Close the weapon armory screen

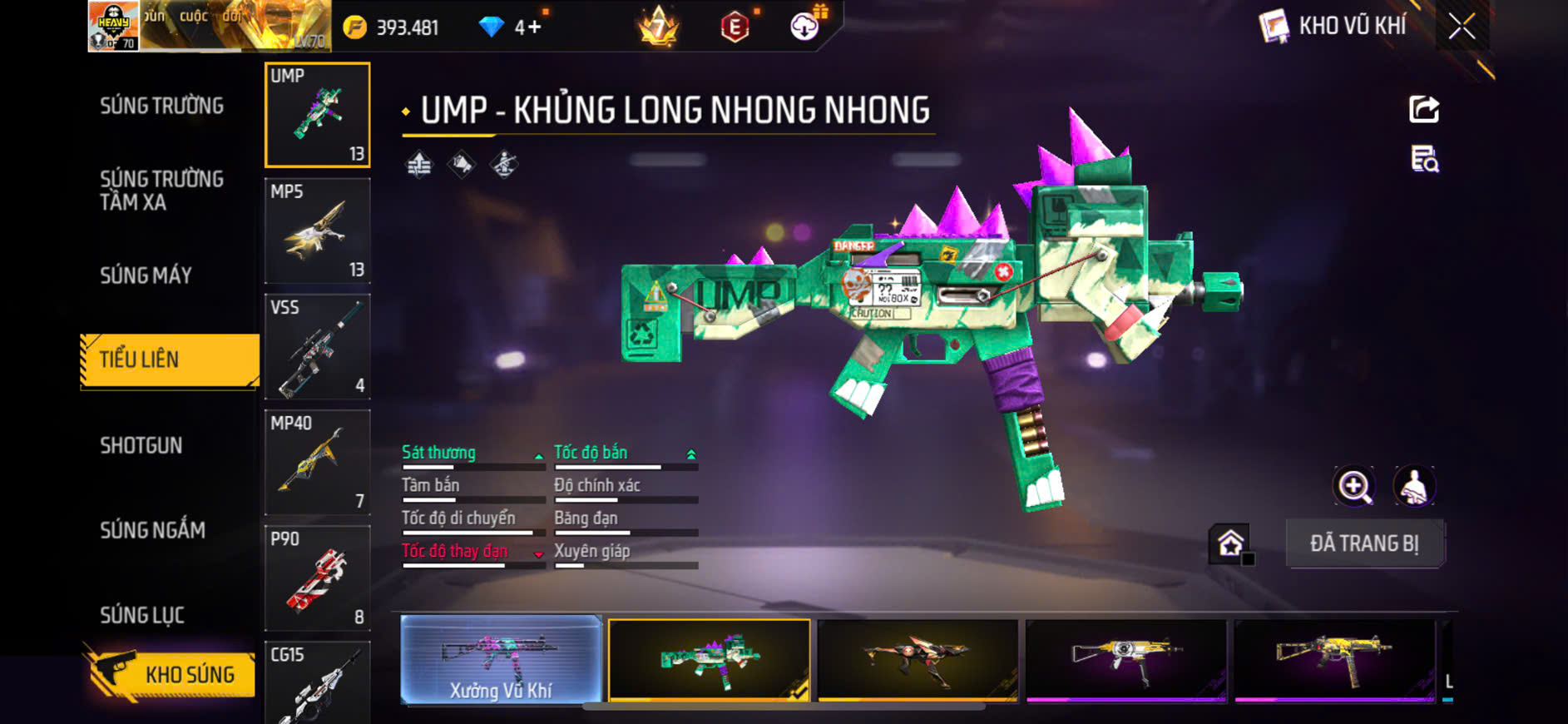1462,27
